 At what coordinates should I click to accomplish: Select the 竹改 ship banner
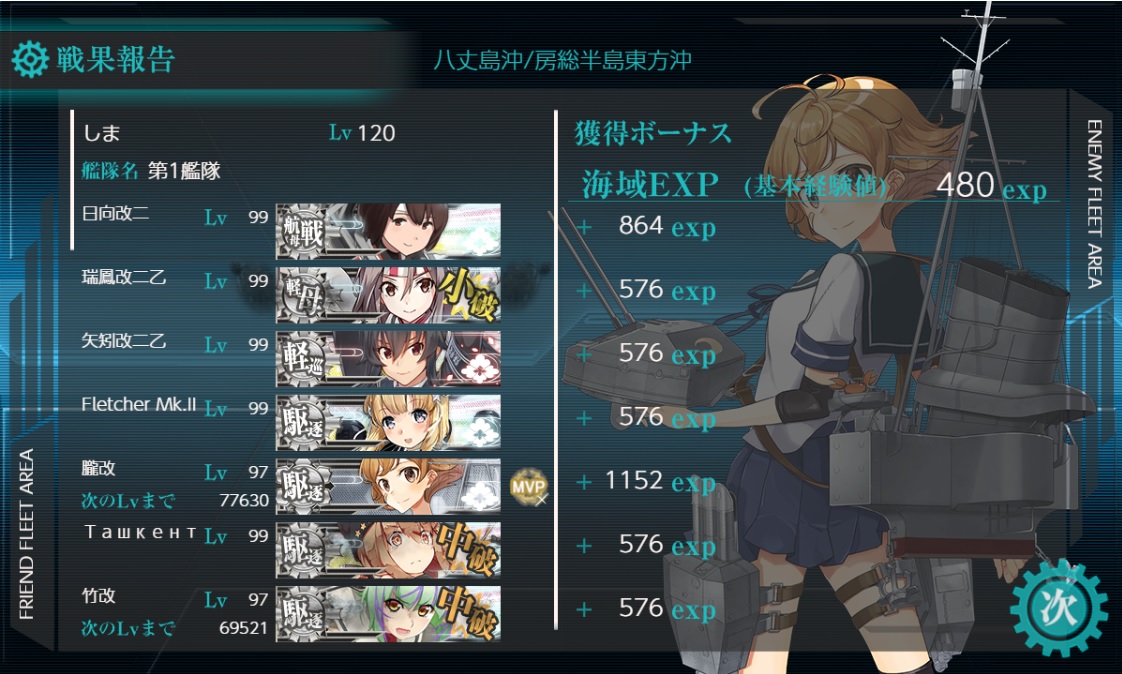coord(388,612)
